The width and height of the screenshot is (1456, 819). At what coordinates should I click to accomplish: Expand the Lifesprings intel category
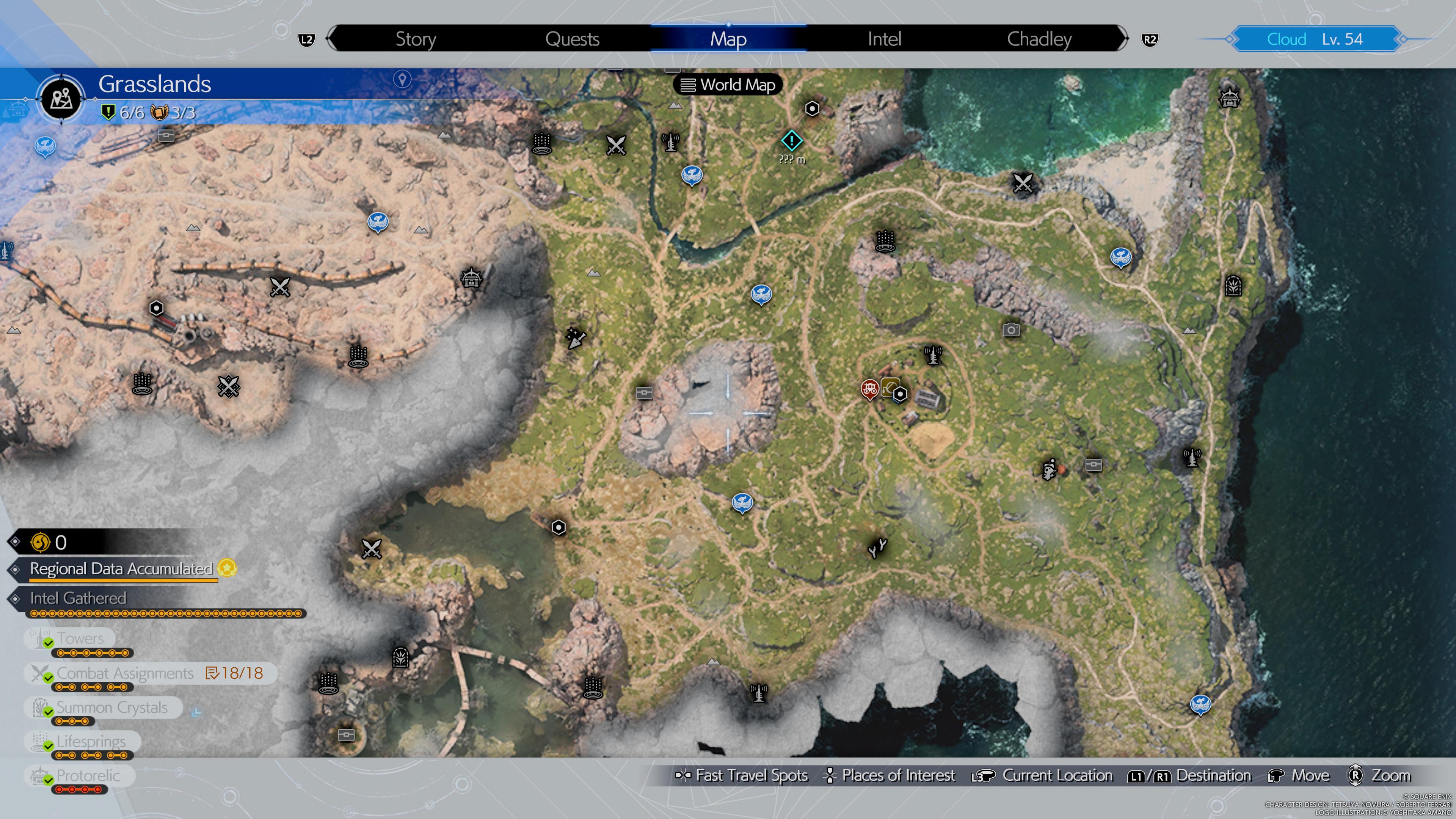click(91, 742)
